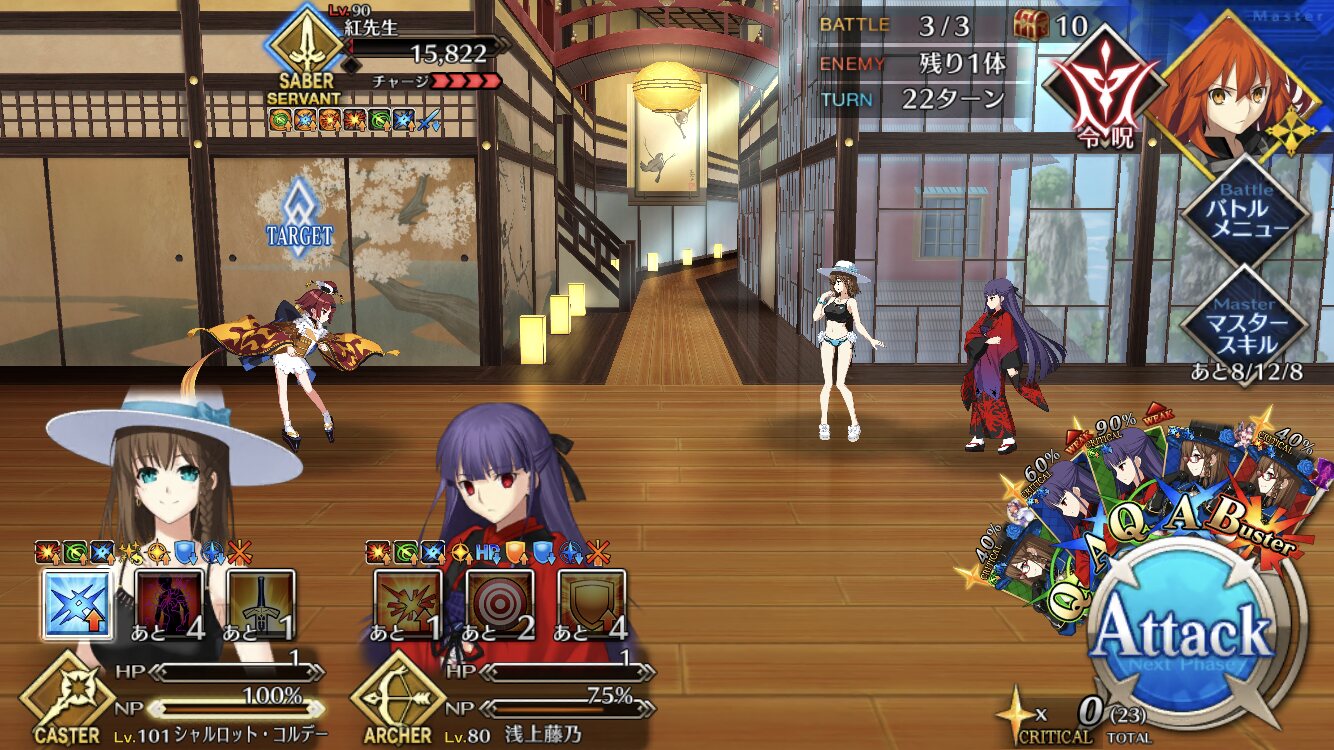Select Caster's sword skill icon
Image resolution: width=1334 pixels, height=750 pixels.
coord(260,603)
